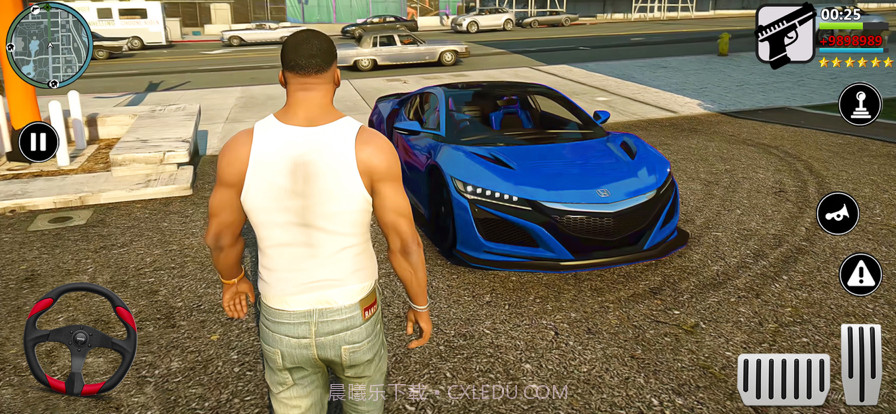Honk using the horn button
This screenshot has height=414, width=896.
(838, 213)
